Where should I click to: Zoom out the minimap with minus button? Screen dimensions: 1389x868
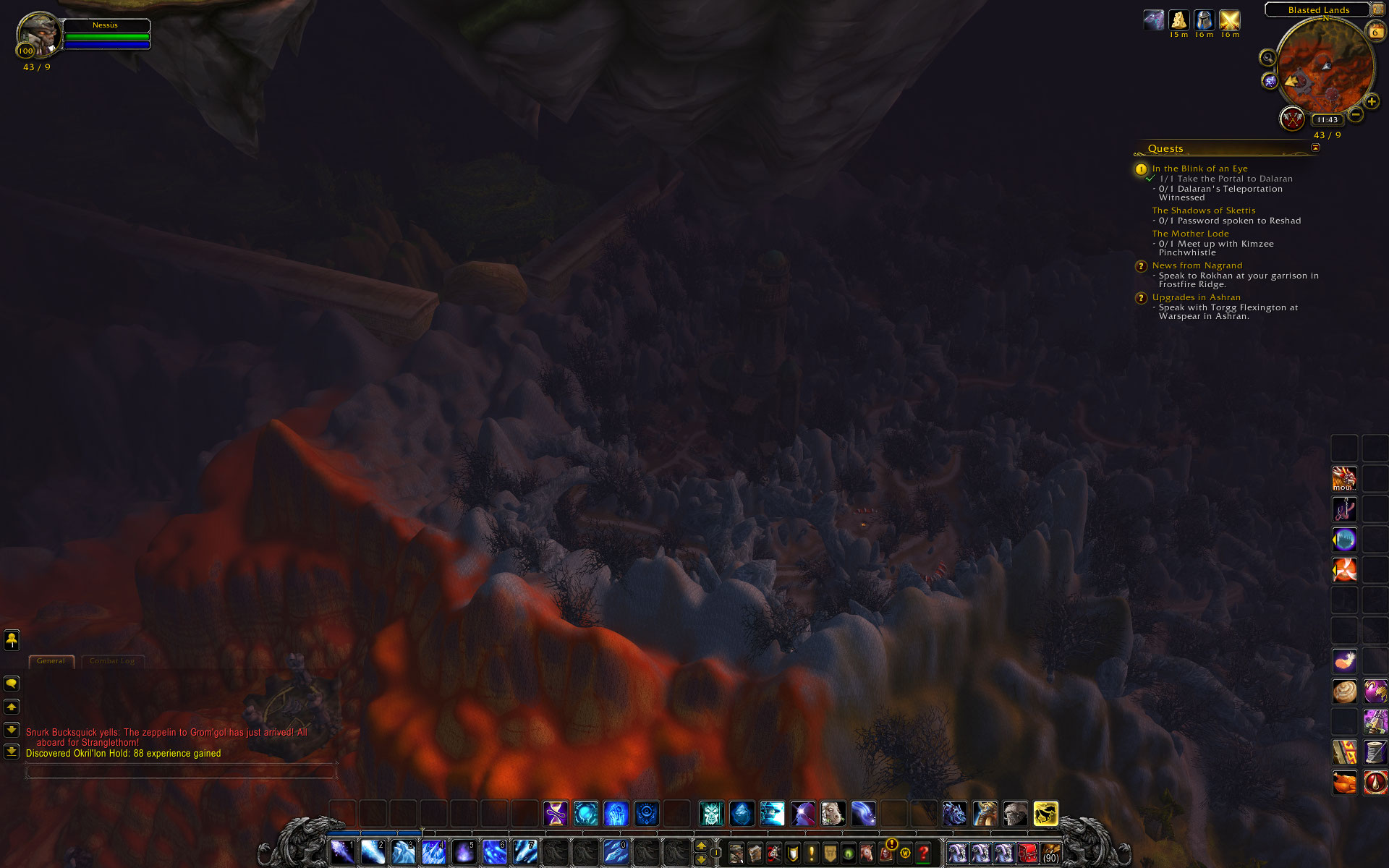pyautogui.click(x=1356, y=114)
